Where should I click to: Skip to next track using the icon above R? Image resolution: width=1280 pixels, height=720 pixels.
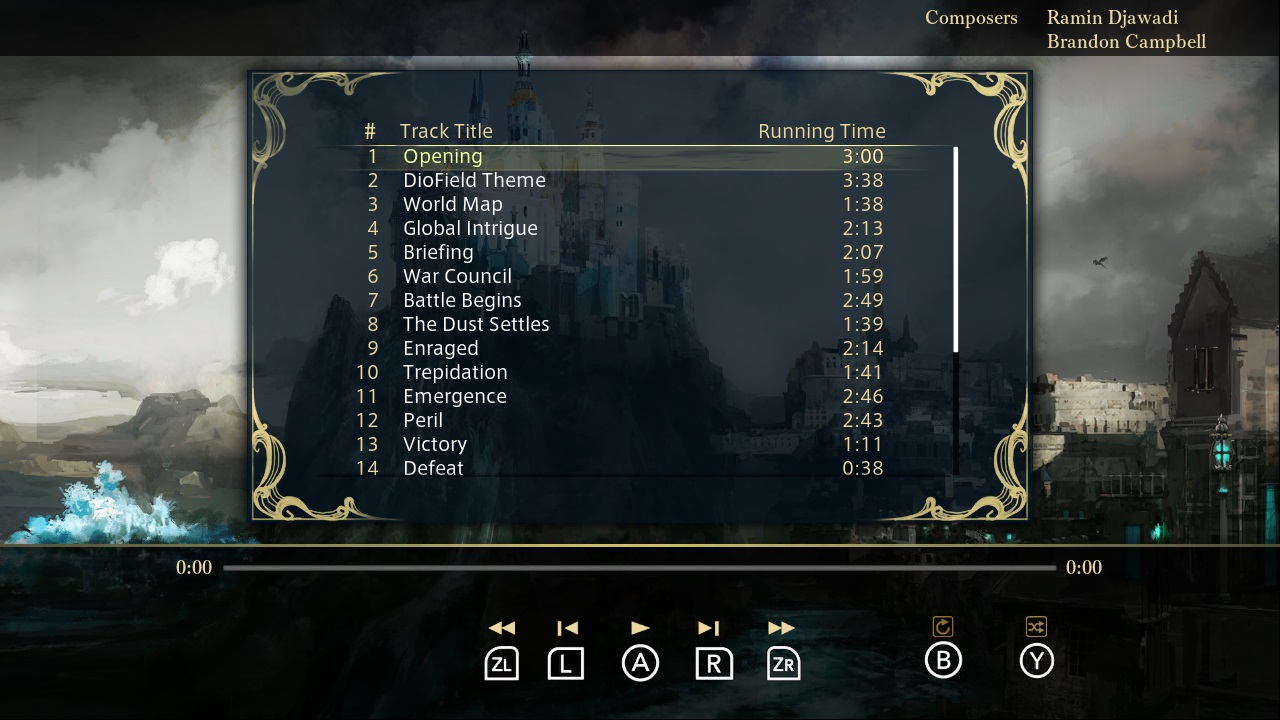(x=710, y=627)
